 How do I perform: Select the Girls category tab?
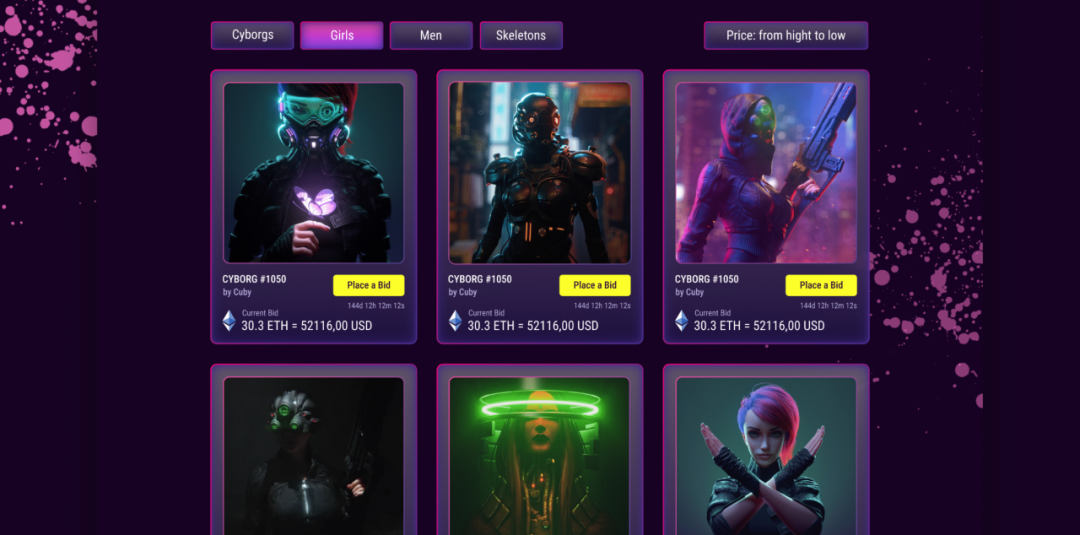click(x=342, y=36)
